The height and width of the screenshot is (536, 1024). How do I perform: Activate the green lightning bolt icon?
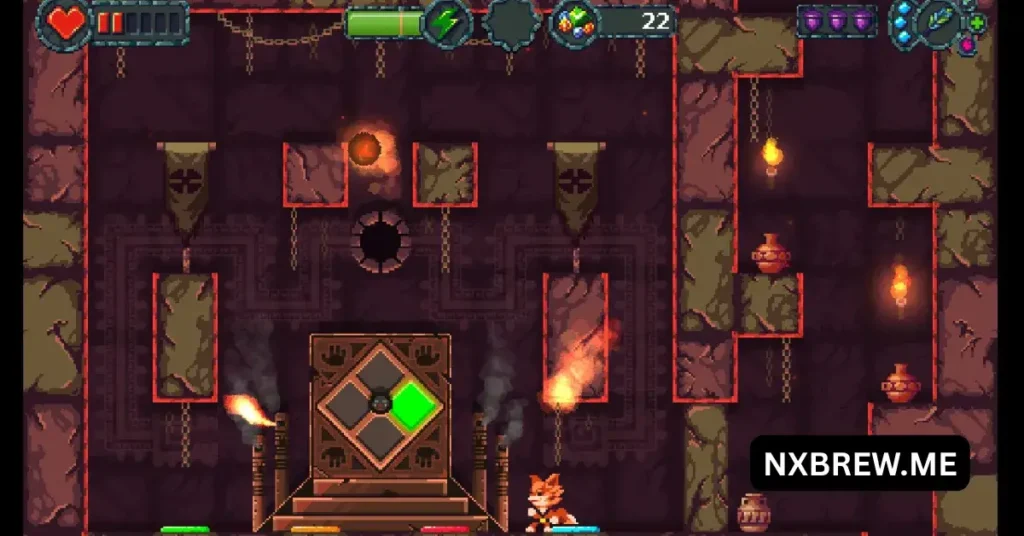point(445,22)
